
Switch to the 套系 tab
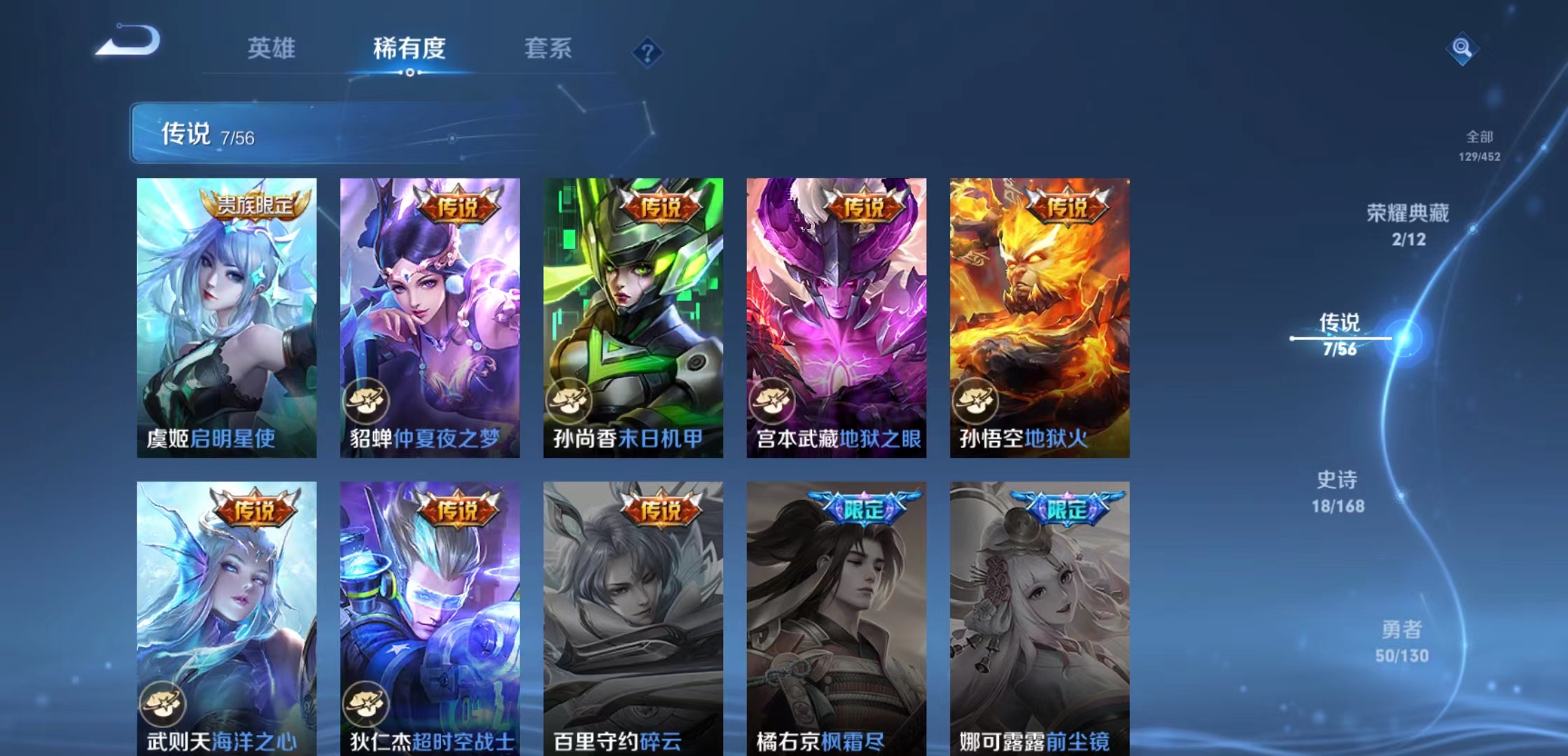coord(549,48)
